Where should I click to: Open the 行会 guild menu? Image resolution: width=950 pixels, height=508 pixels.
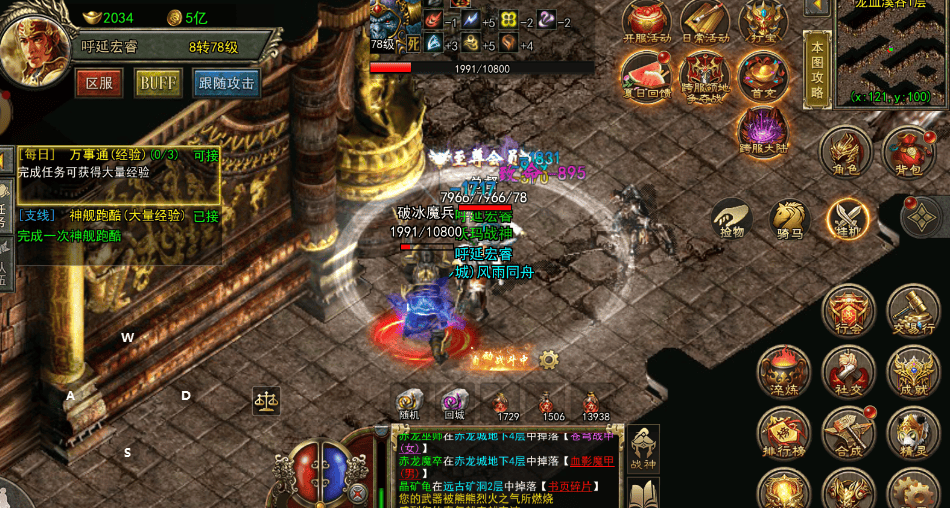[847, 311]
